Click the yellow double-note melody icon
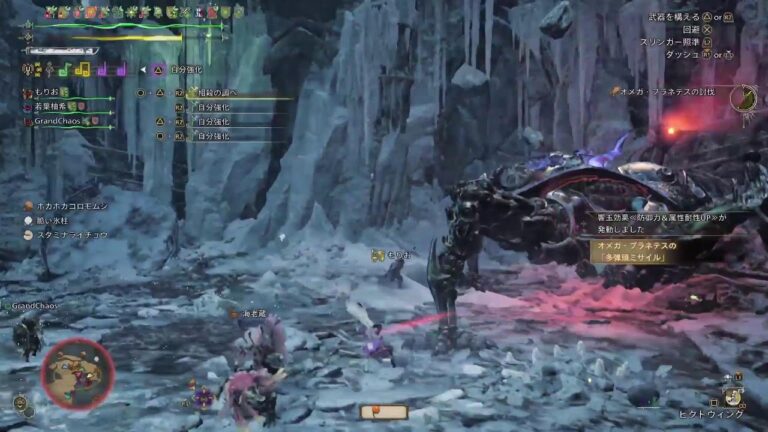This screenshot has width=768, height=432. click(83, 69)
